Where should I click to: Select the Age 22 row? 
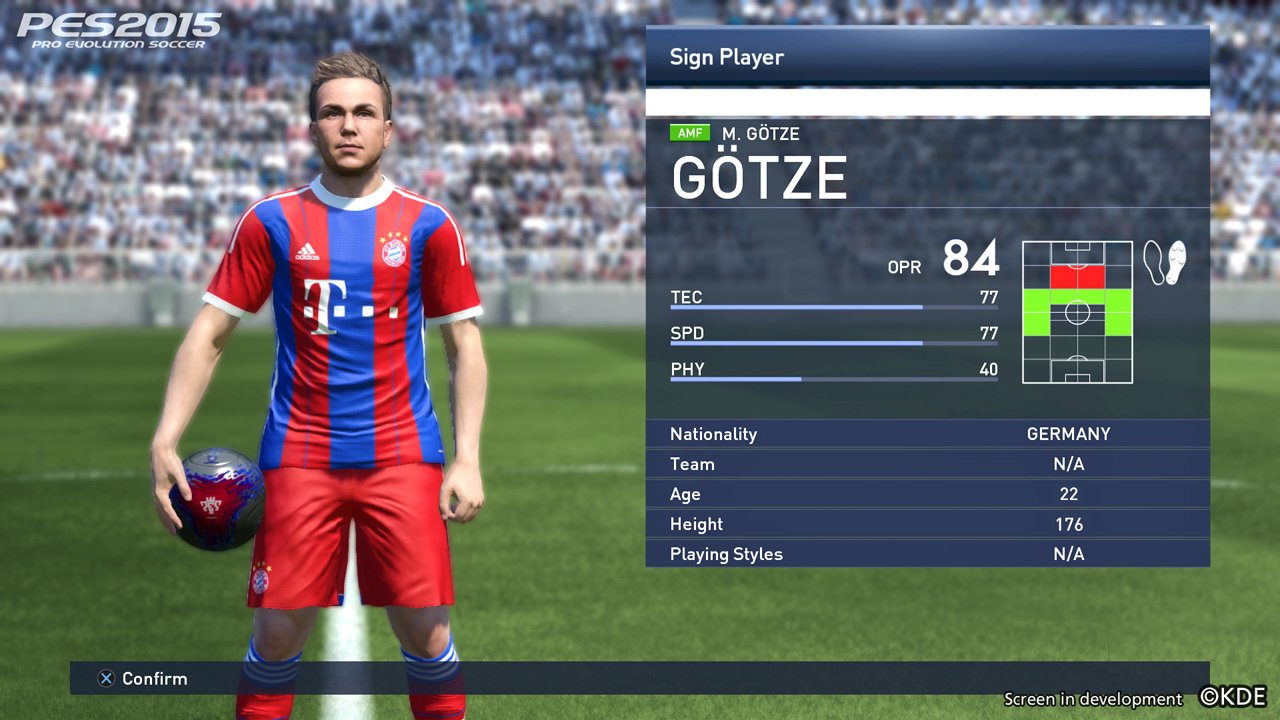(x=927, y=493)
